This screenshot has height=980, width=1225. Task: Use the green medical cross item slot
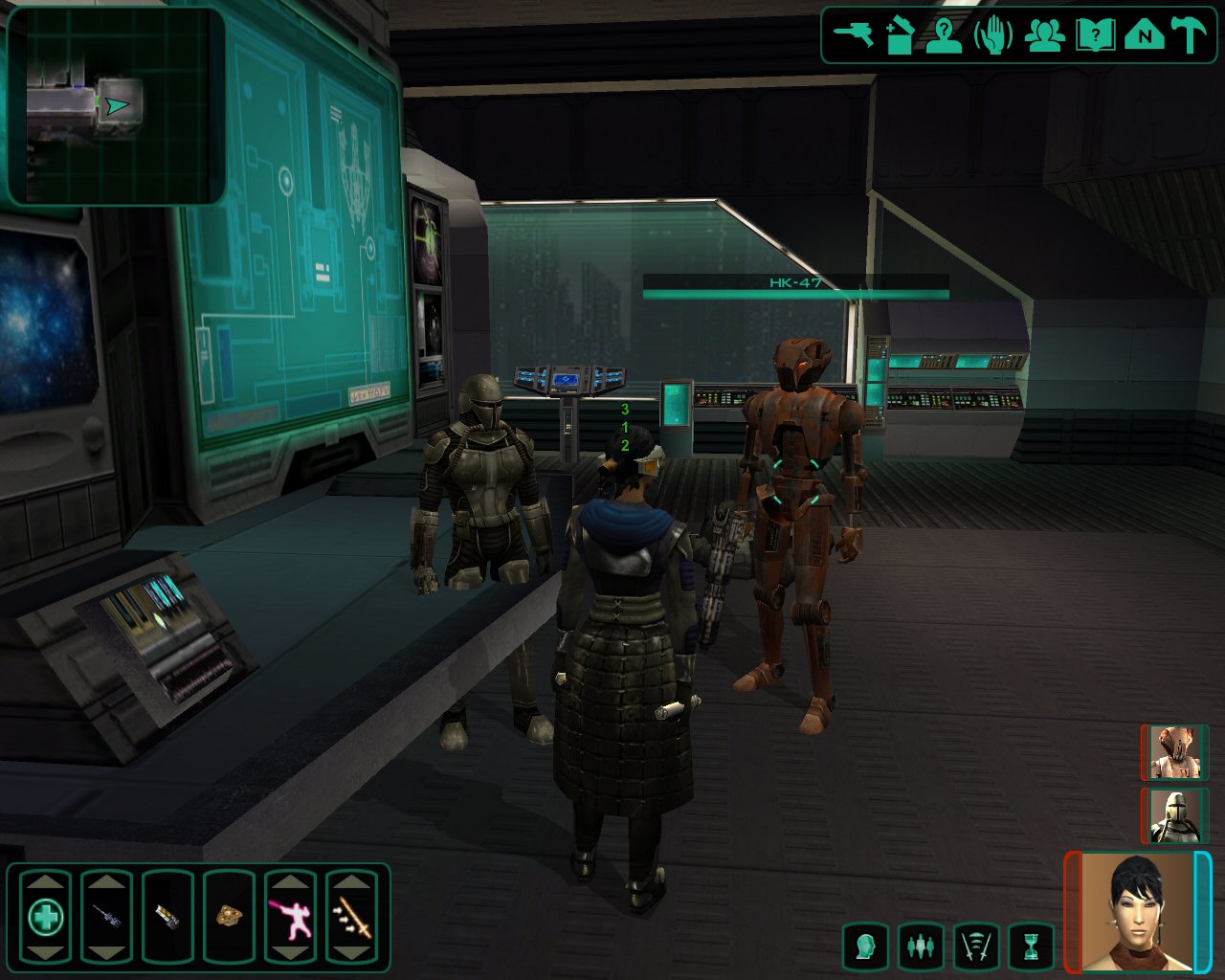coord(45,918)
